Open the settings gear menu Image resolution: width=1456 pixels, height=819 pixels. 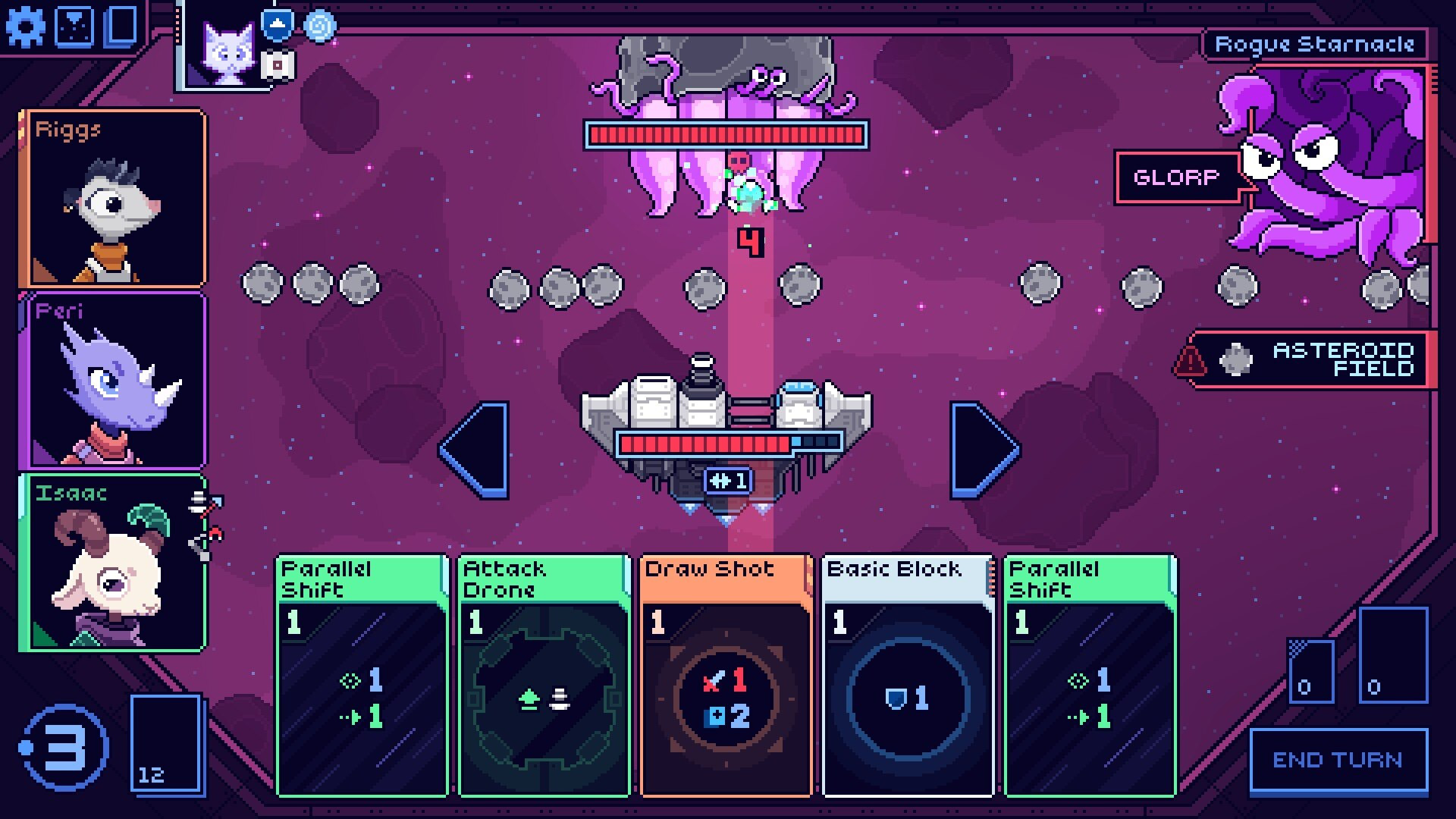(25, 27)
